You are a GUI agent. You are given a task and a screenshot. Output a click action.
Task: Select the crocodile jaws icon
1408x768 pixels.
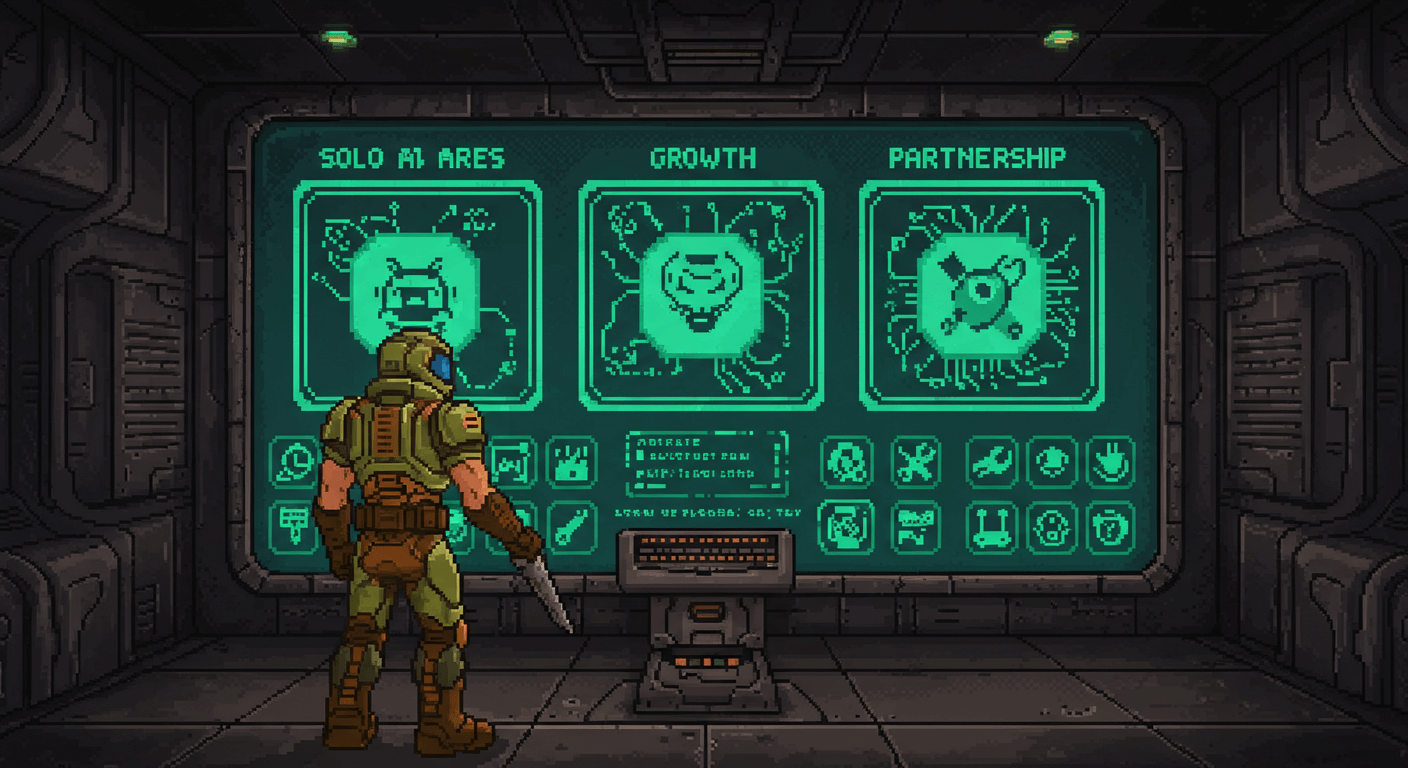click(x=915, y=527)
